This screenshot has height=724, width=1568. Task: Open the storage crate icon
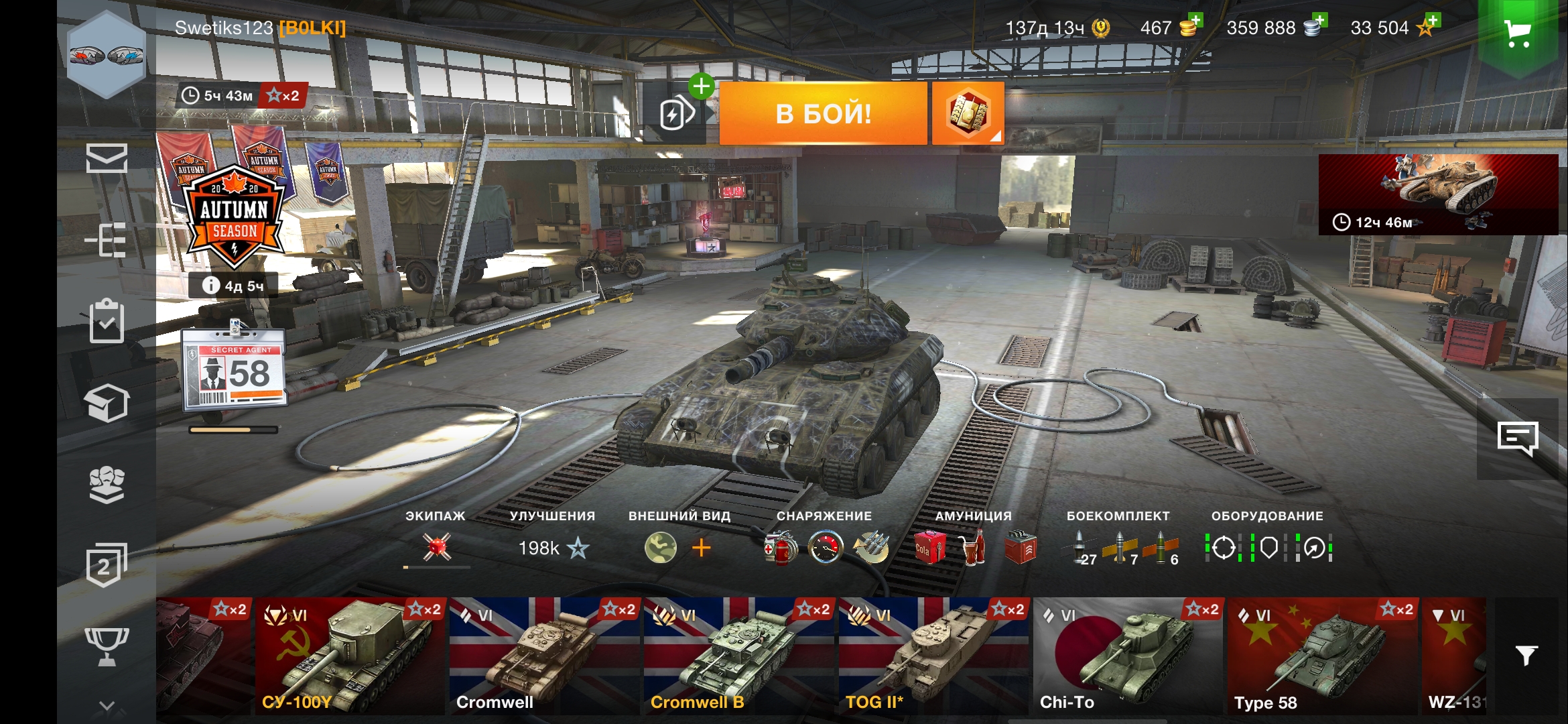point(107,403)
